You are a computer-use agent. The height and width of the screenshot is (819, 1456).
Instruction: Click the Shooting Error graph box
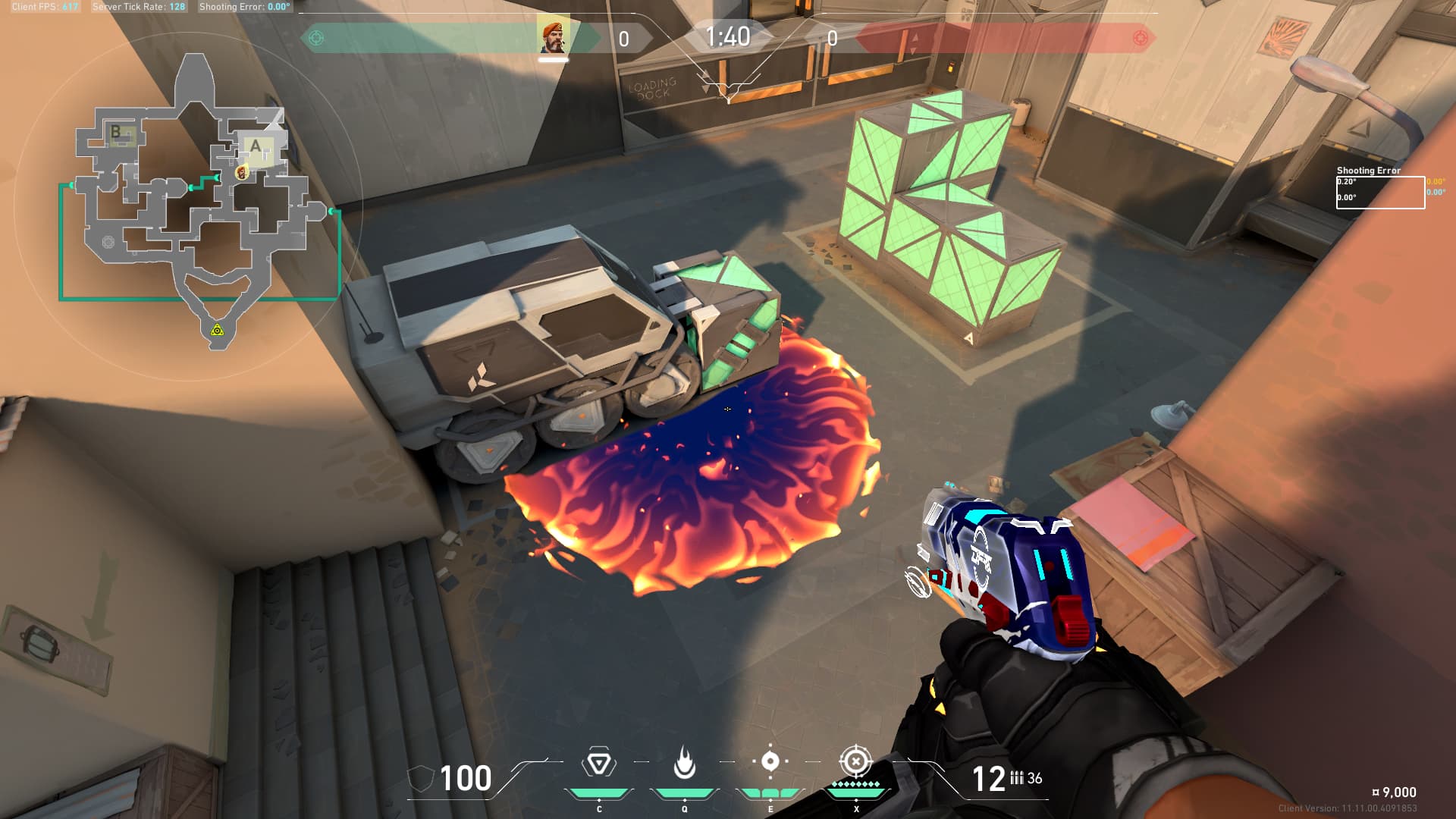click(1379, 192)
